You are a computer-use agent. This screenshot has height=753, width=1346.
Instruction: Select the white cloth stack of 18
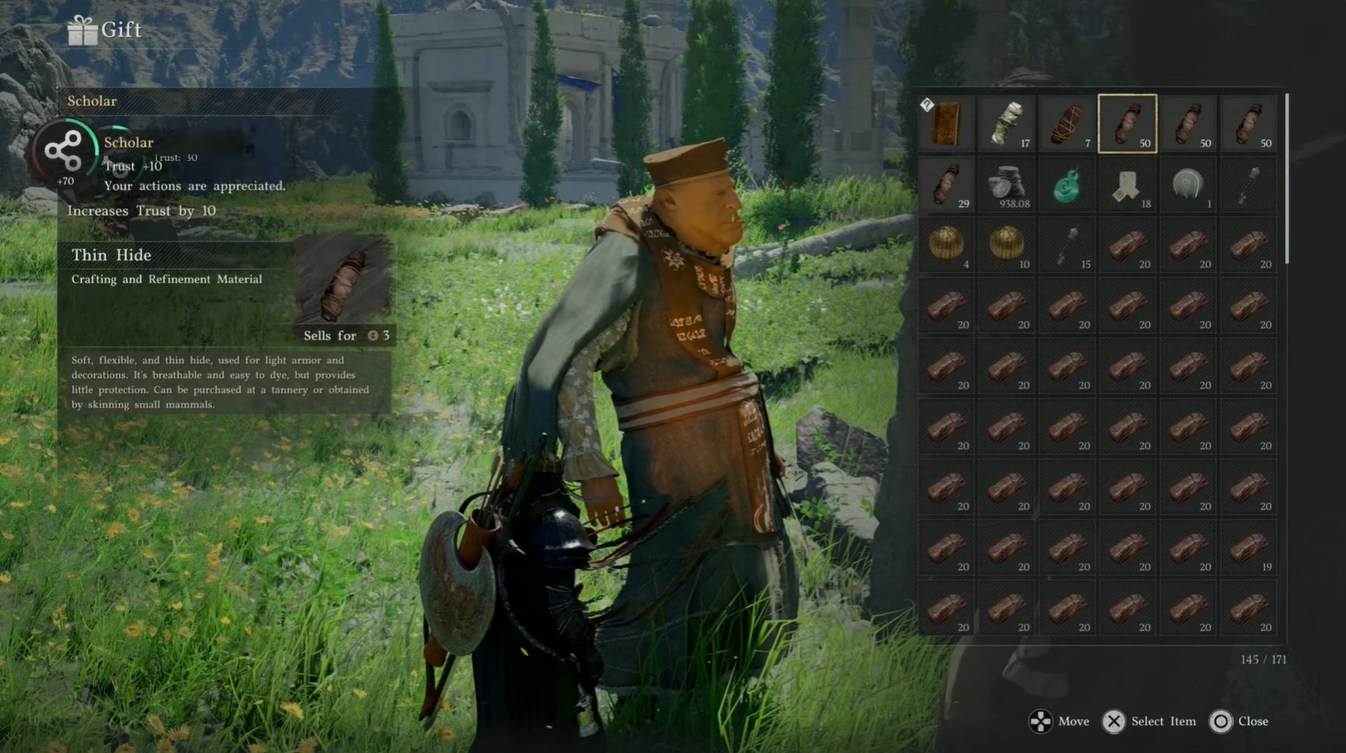pos(1127,185)
